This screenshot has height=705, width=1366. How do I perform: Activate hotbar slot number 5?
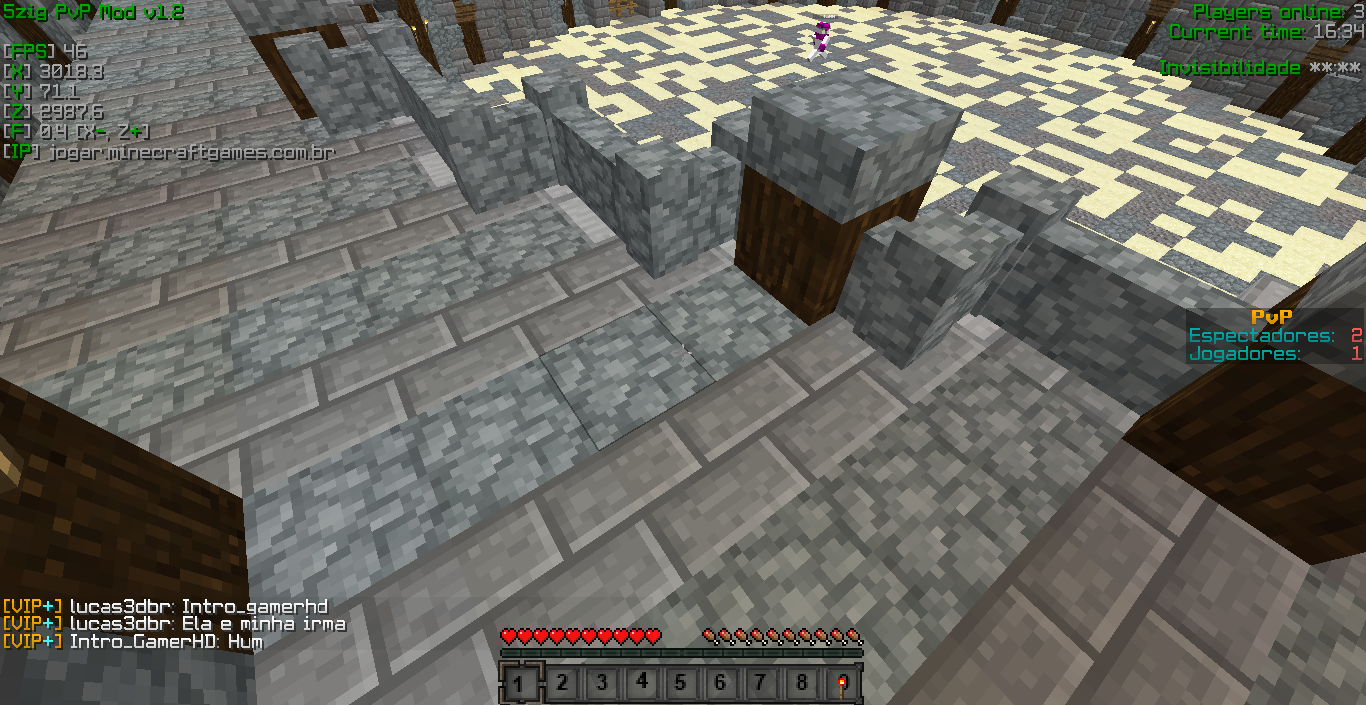[x=681, y=684]
